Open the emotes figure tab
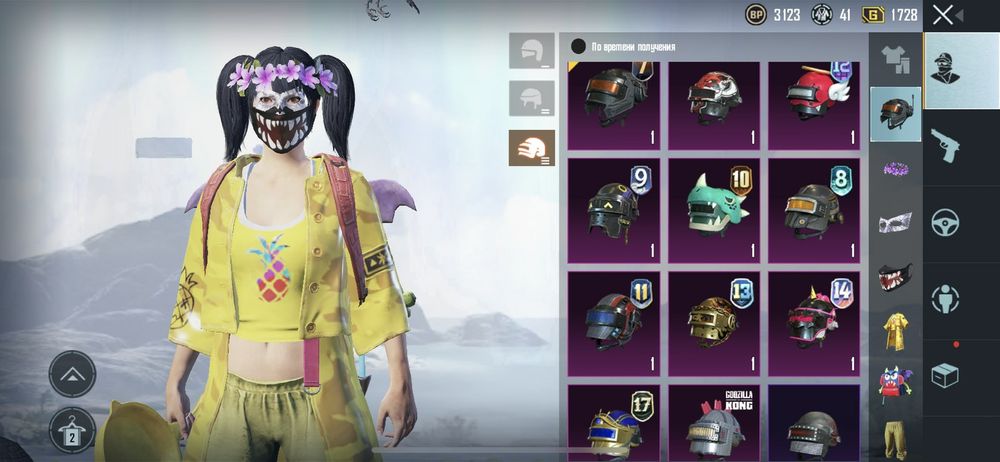 [x=945, y=298]
